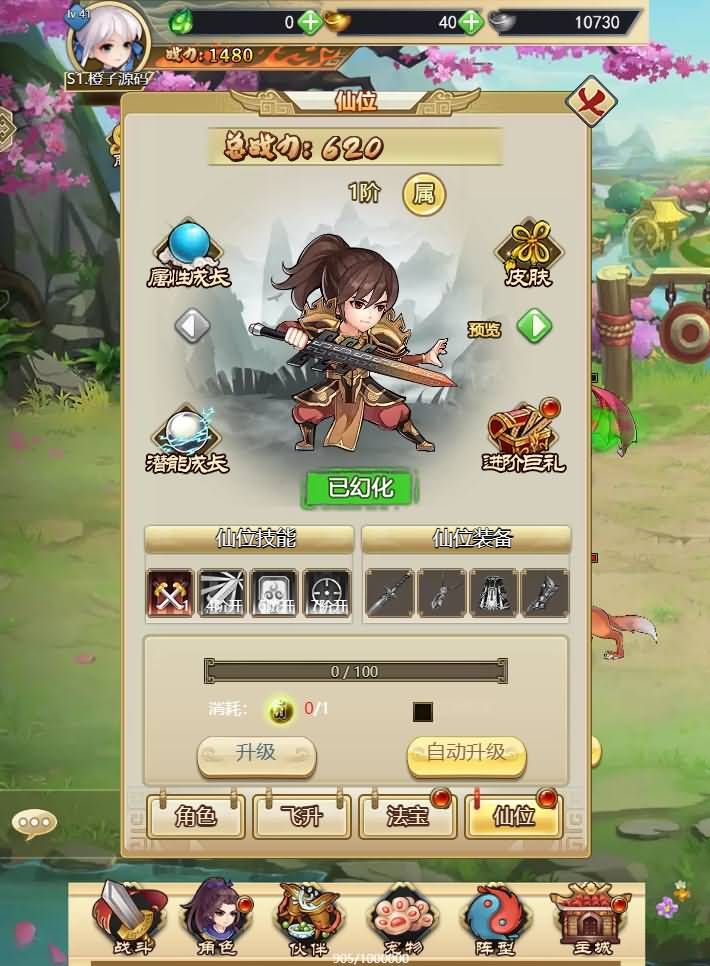
Task: Start 自动升级 auto upgrade
Action: pyautogui.click(x=466, y=754)
